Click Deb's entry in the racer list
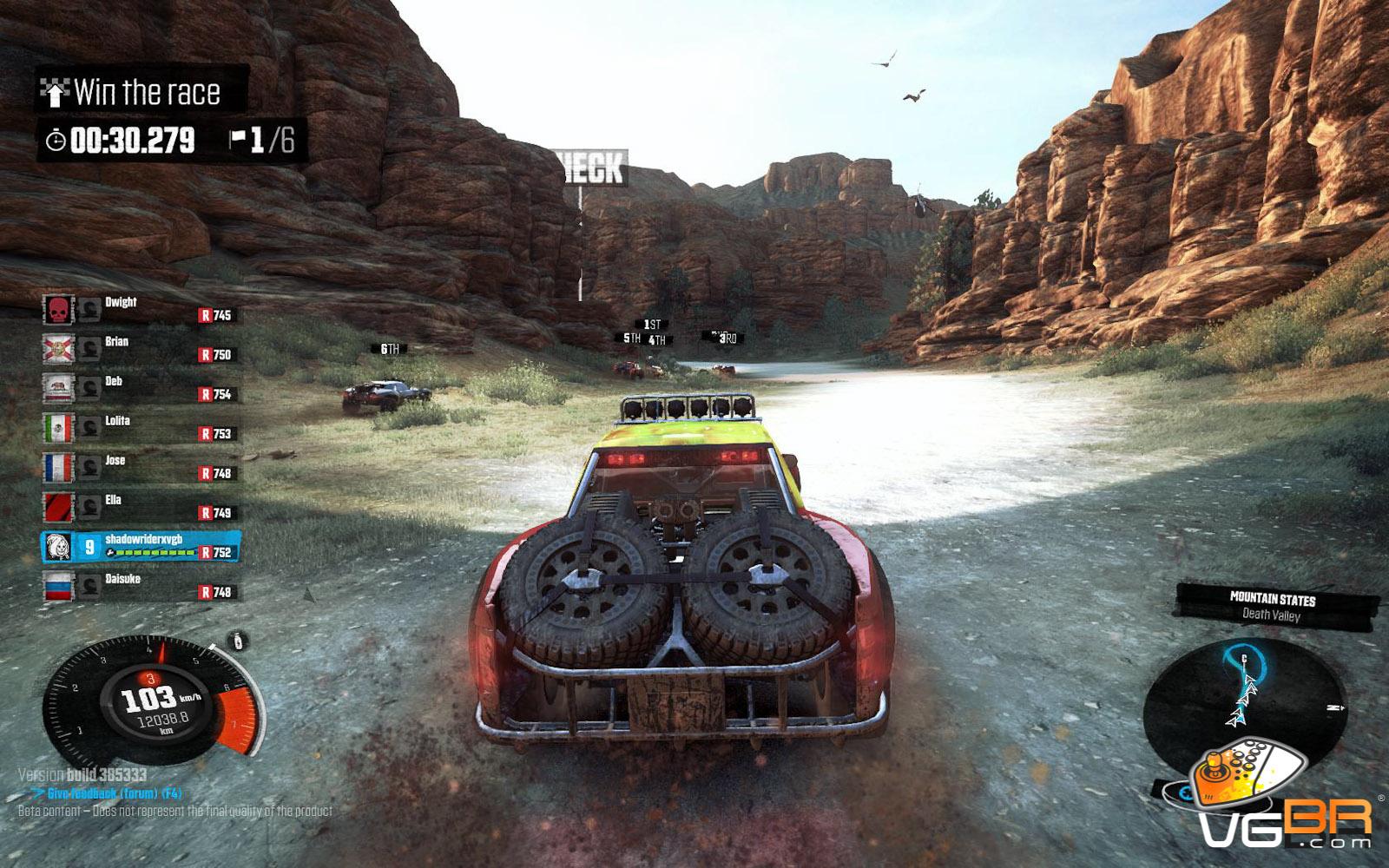 (x=139, y=387)
